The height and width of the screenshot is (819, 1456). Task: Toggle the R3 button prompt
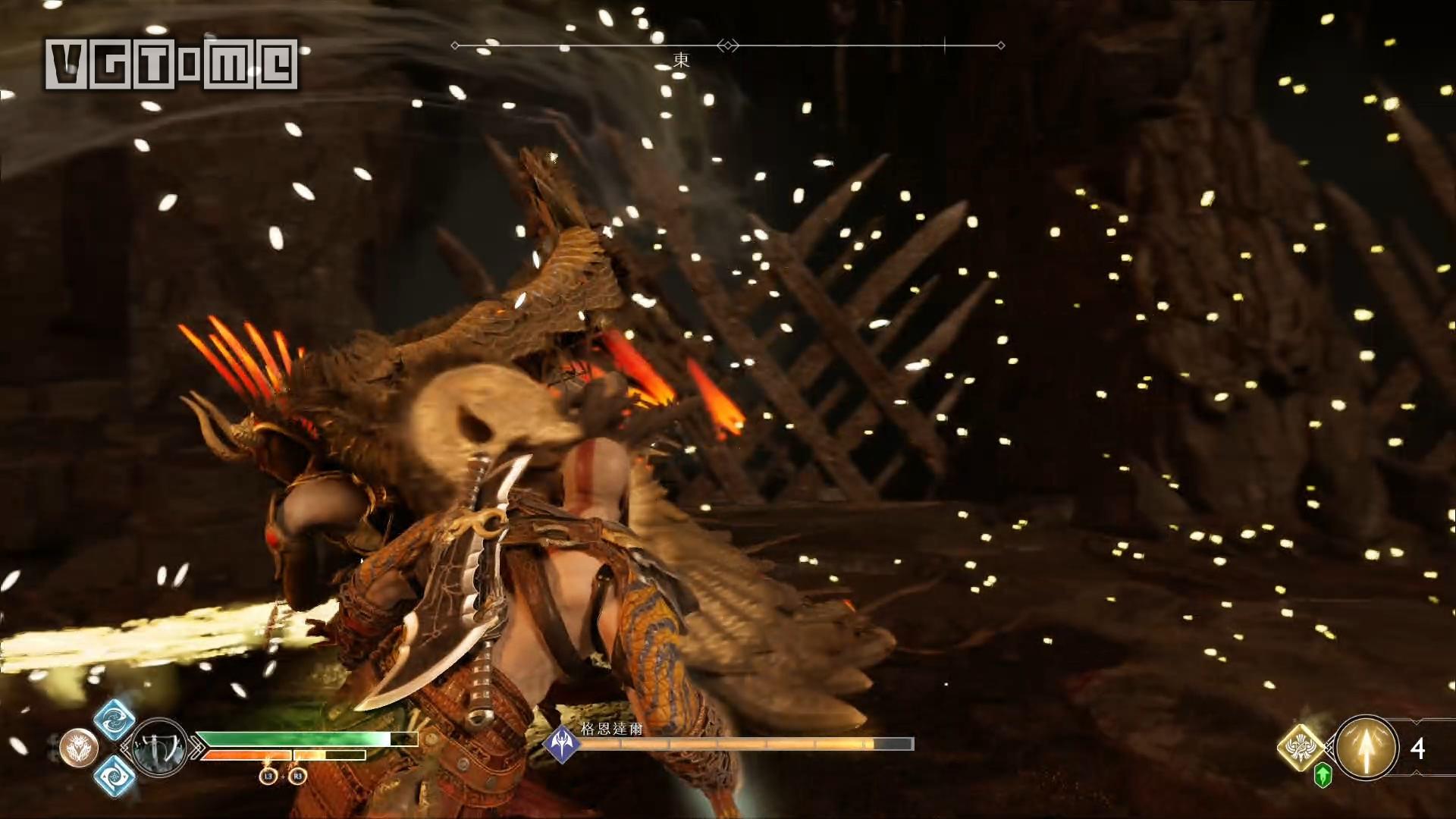tap(297, 777)
